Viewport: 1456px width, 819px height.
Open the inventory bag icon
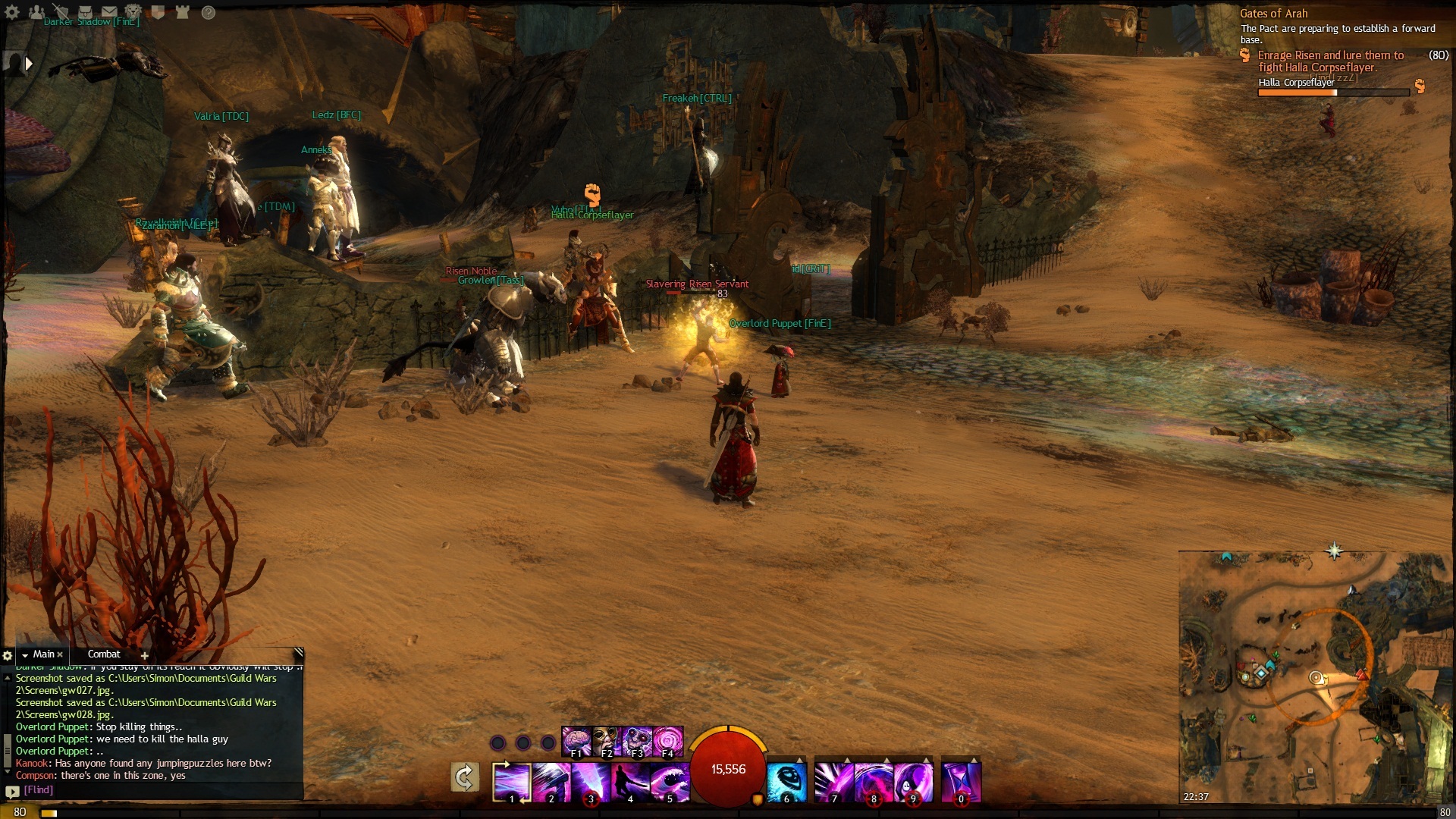(85, 12)
